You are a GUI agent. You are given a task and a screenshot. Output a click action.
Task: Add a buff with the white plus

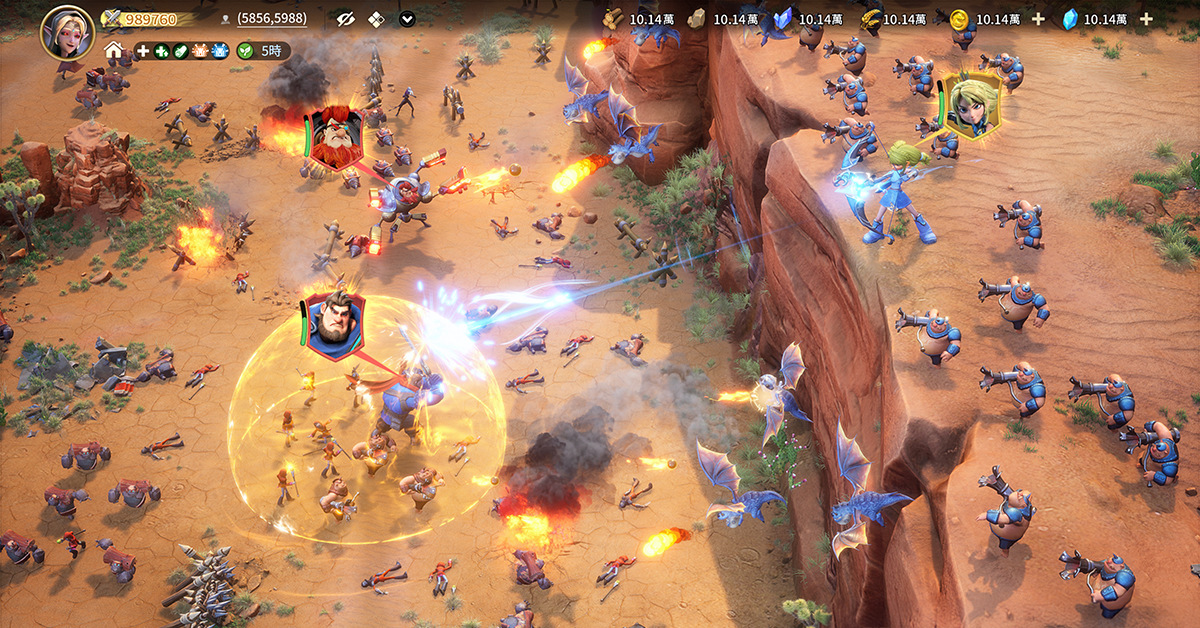(143, 51)
